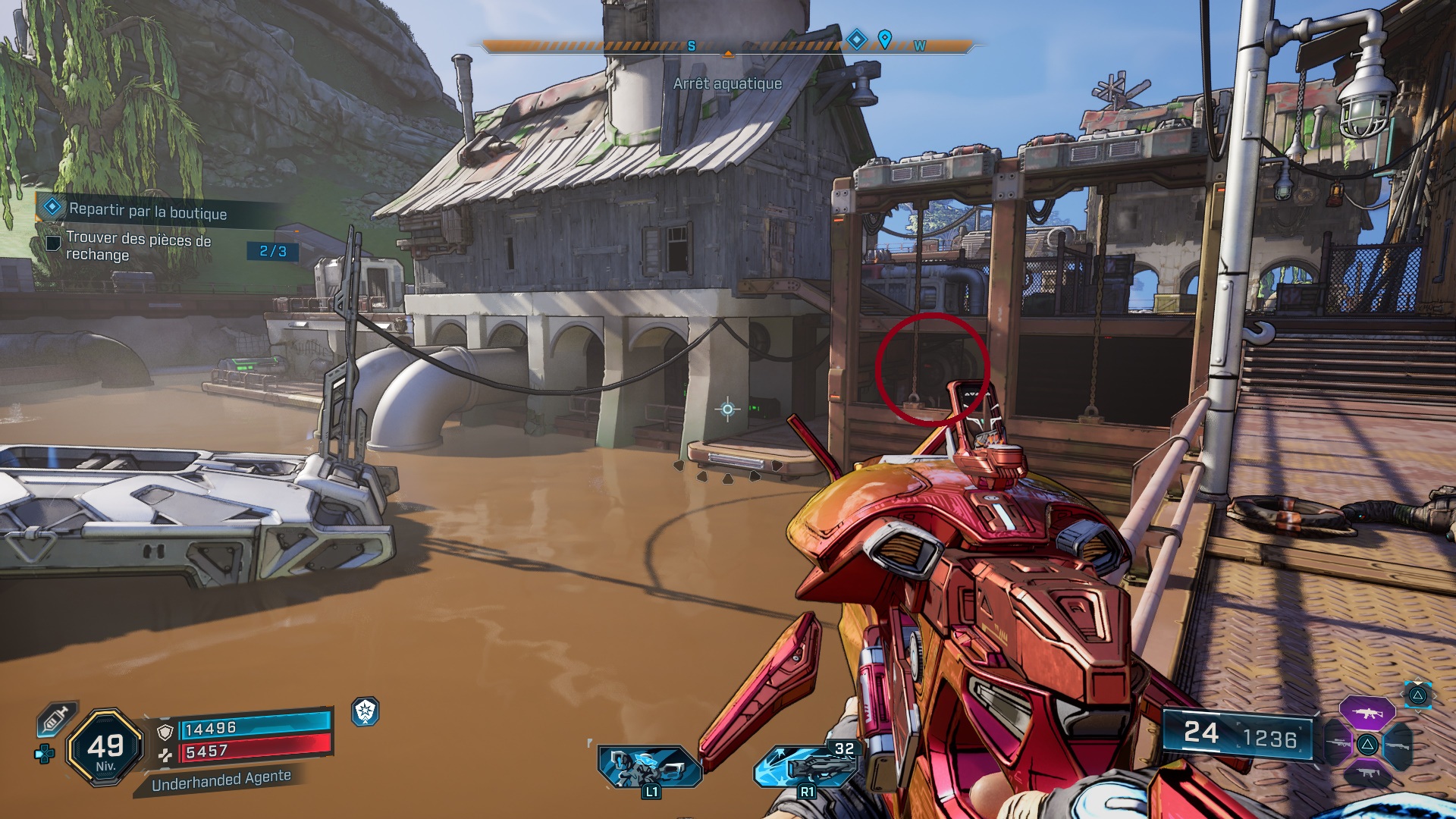Choose the submachine gun weapon slot
The width and height of the screenshot is (1456, 819).
(1367, 773)
